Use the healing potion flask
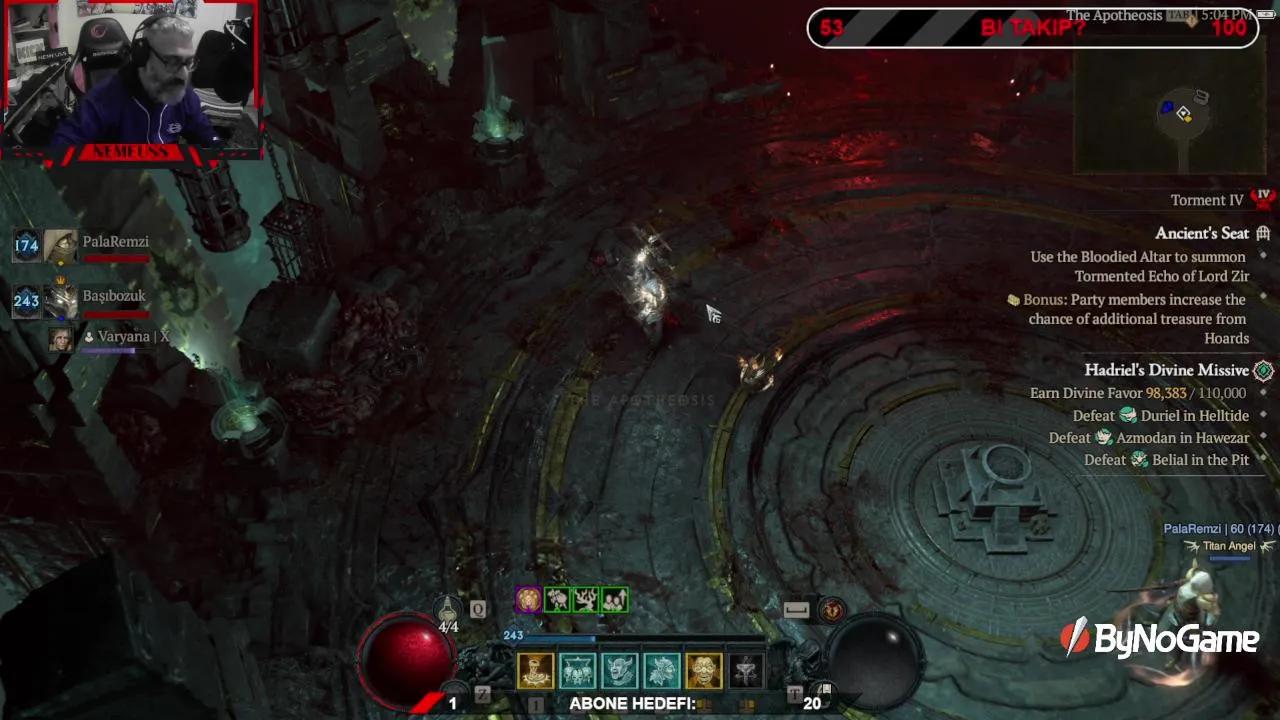The image size is (1280, 720). click(x=448, y=609)
